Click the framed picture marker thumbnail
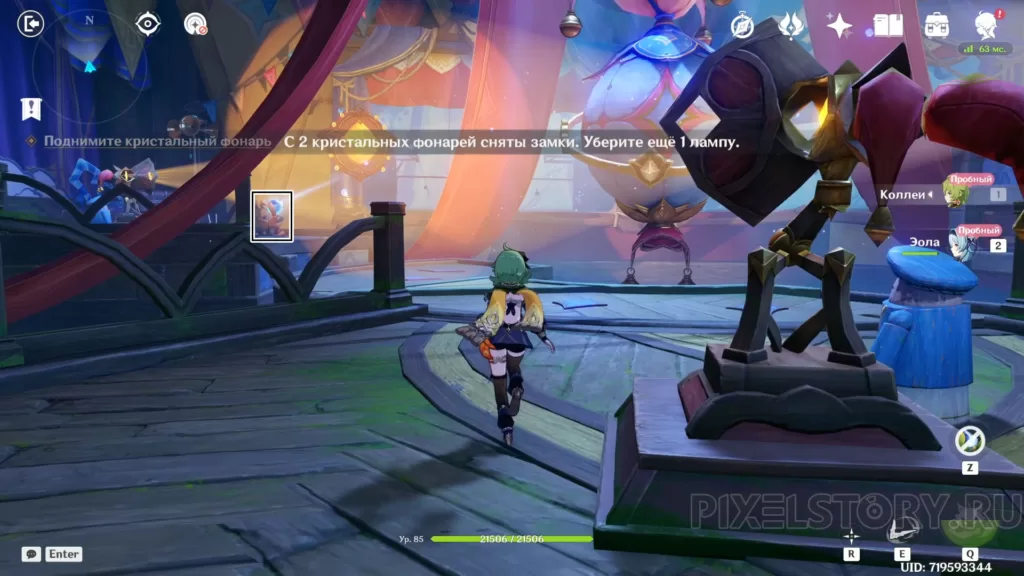This screenshot has height=576, width=1024. pos(272,216)
